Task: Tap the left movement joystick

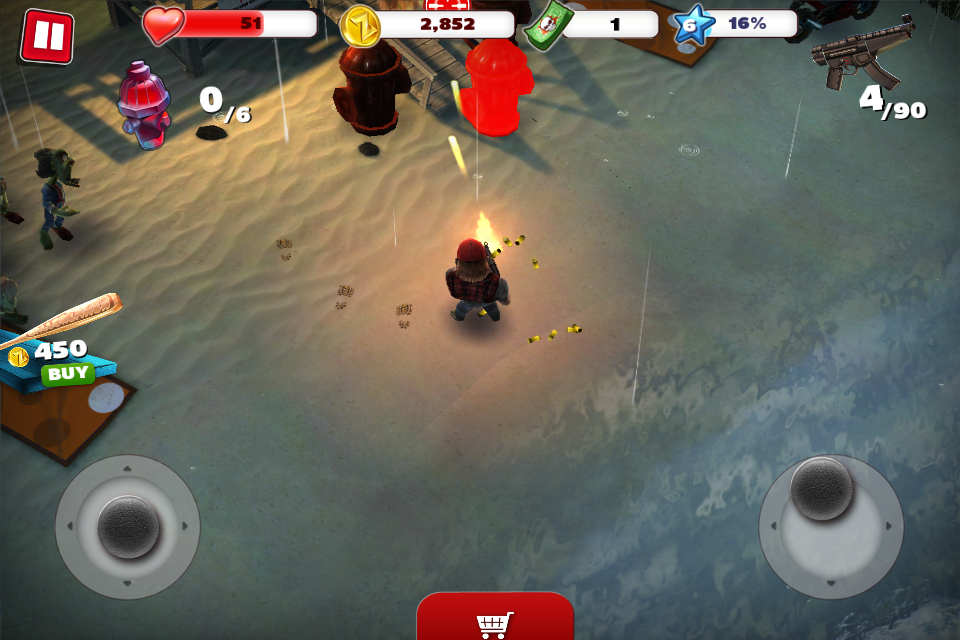Action: pos(128,526)
